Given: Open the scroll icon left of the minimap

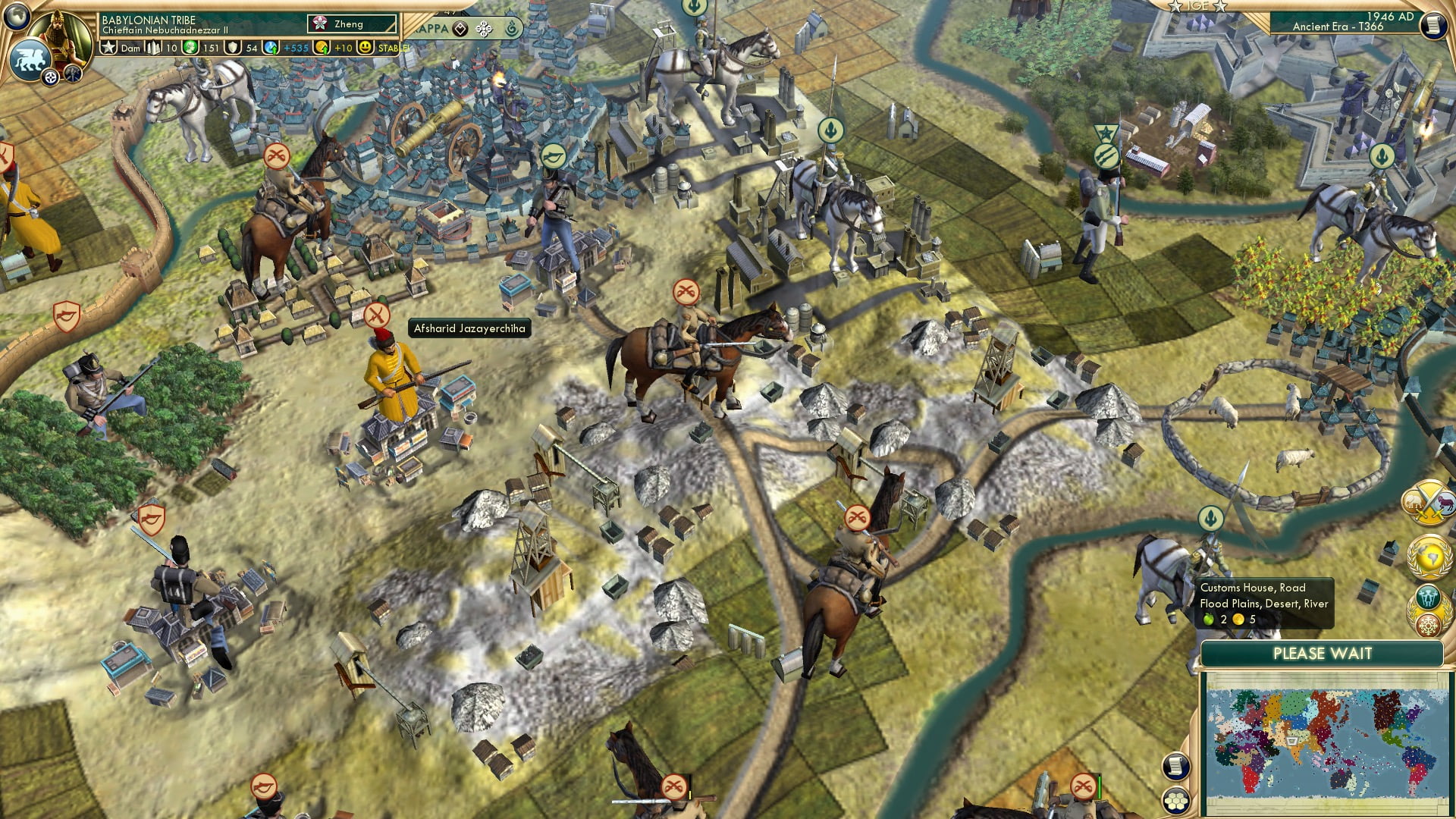Looking at the screenshot, I should click(1175, 767).
